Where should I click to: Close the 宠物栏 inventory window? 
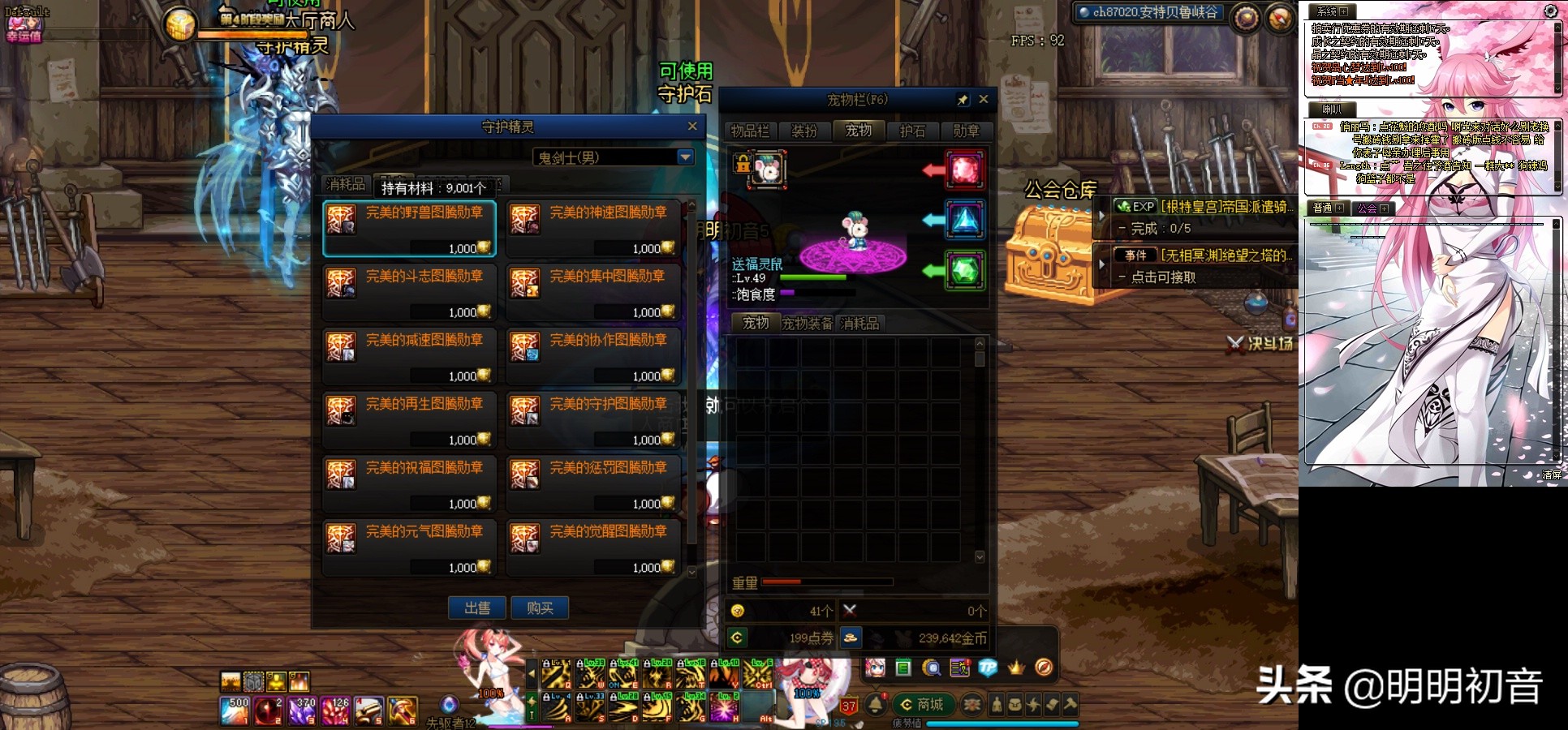pyautogui.click(x=984, y=99)
